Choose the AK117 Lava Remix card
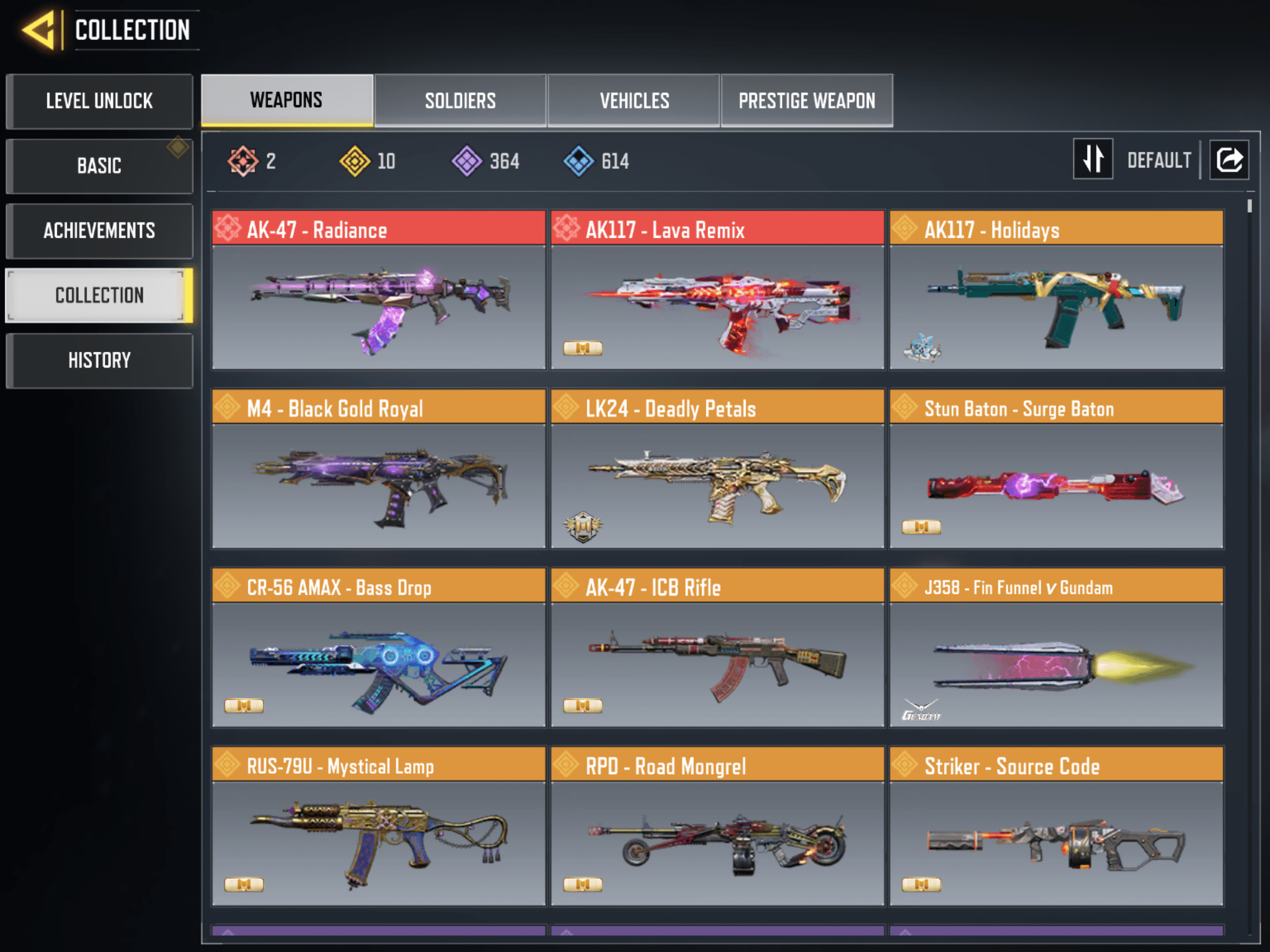The image size is (1270, 952). 717,290
